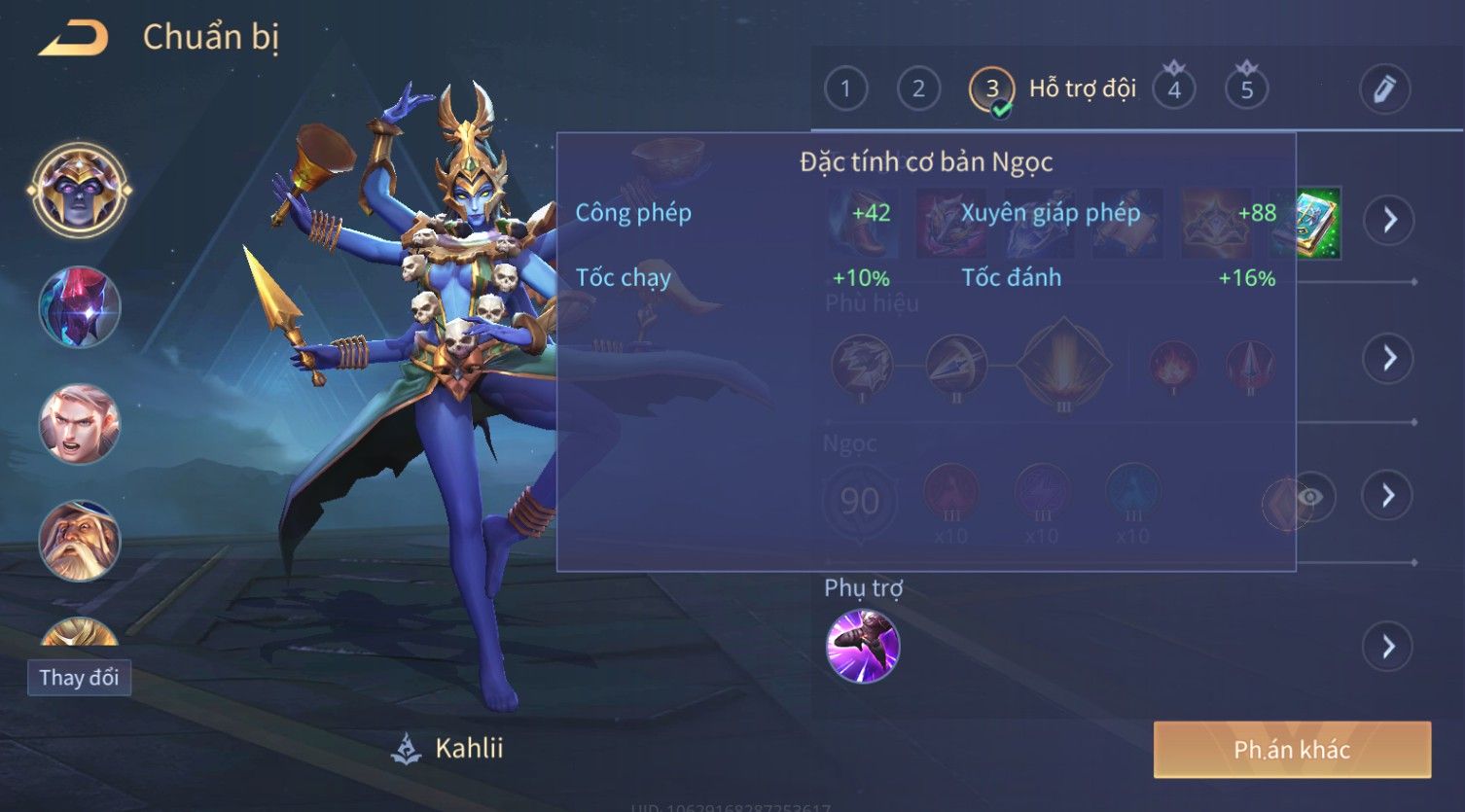Choose the red-crystal dark hero portrait

79,307
